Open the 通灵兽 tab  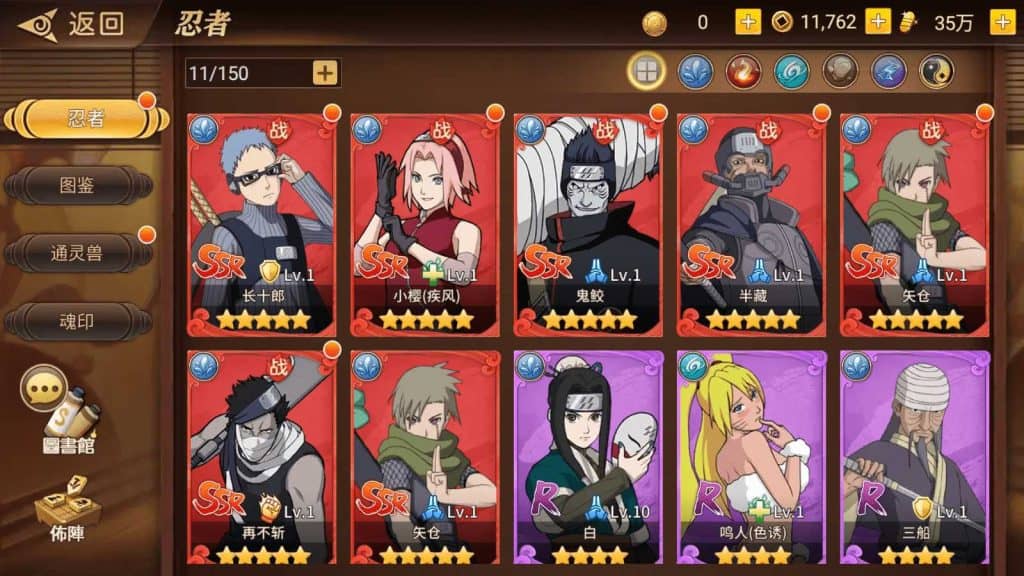click(x=78, y=253)
